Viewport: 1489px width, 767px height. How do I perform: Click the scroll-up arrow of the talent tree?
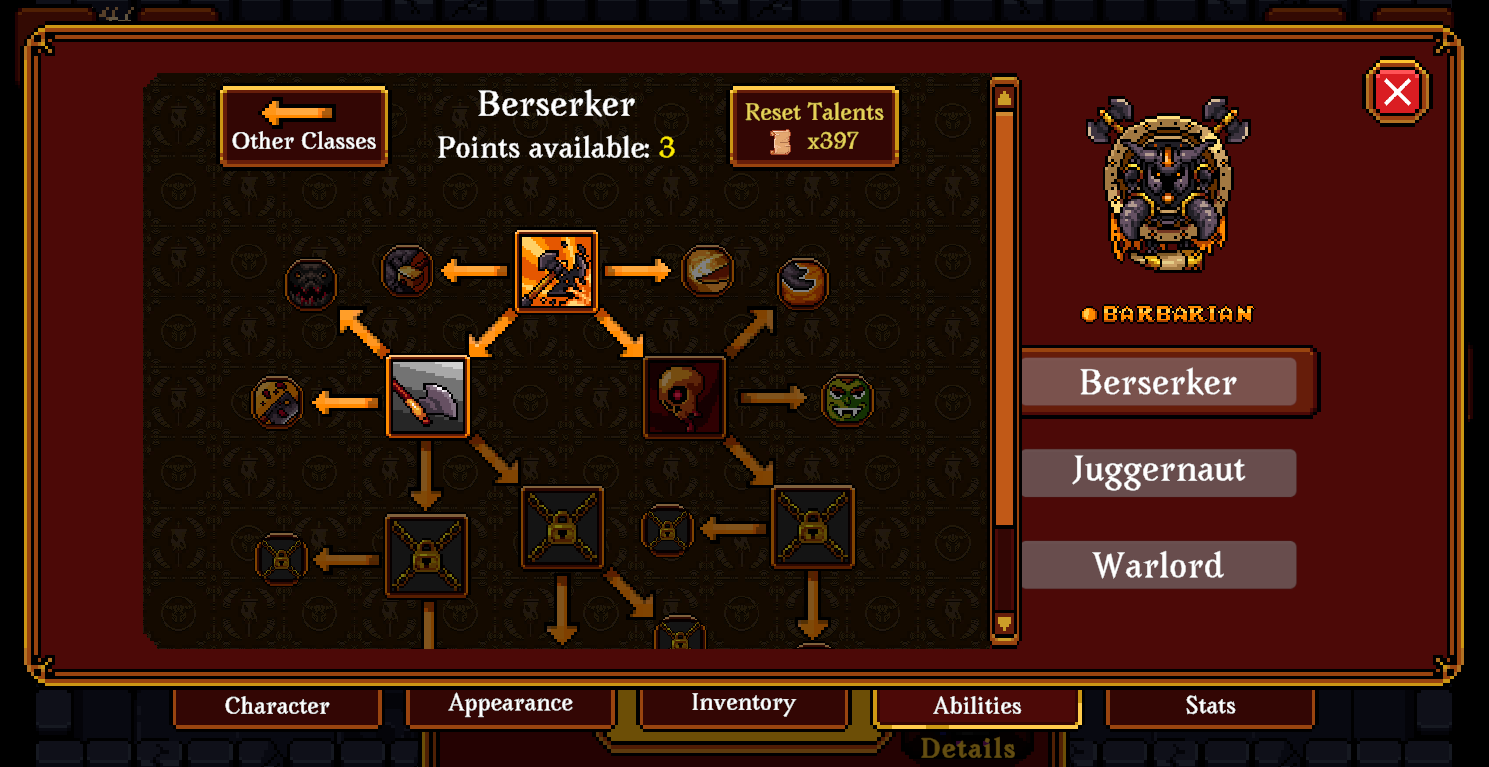(1004, 97)
